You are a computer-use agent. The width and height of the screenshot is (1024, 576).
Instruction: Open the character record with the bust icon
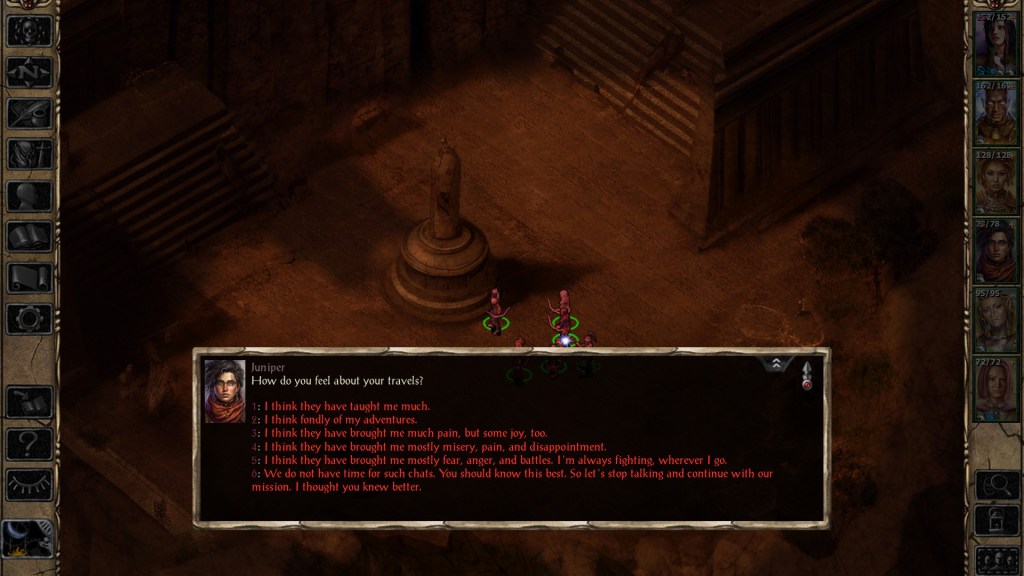[x=29, y=196]
